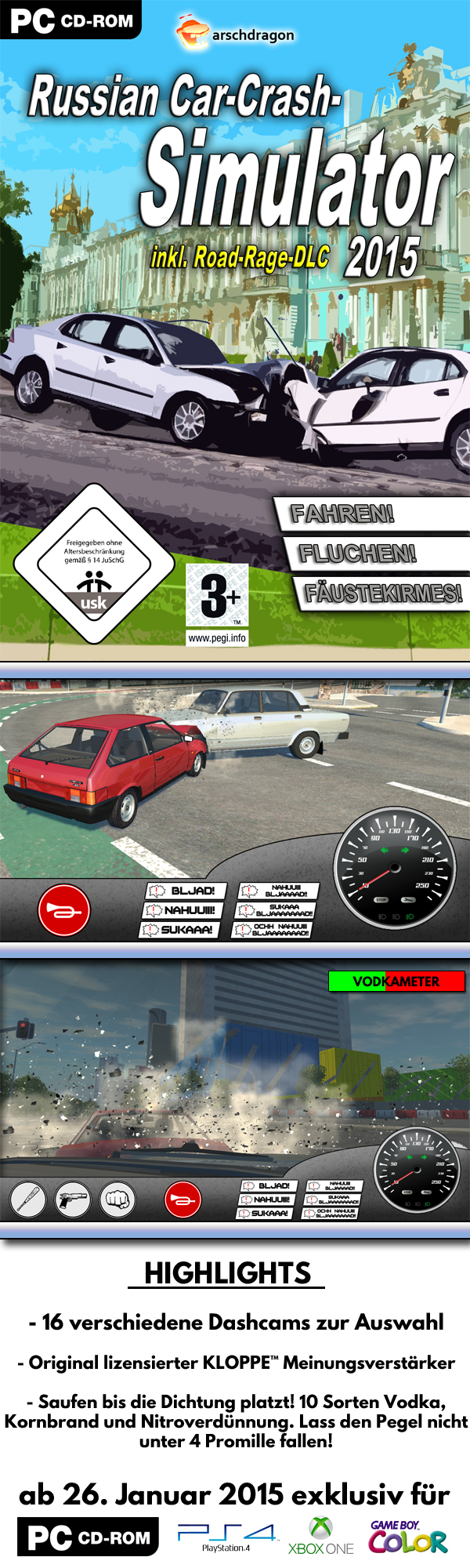Screen dimensions: 470x1568
Task: Choose the pistol weapon icon
Action: coord(73,1200)
